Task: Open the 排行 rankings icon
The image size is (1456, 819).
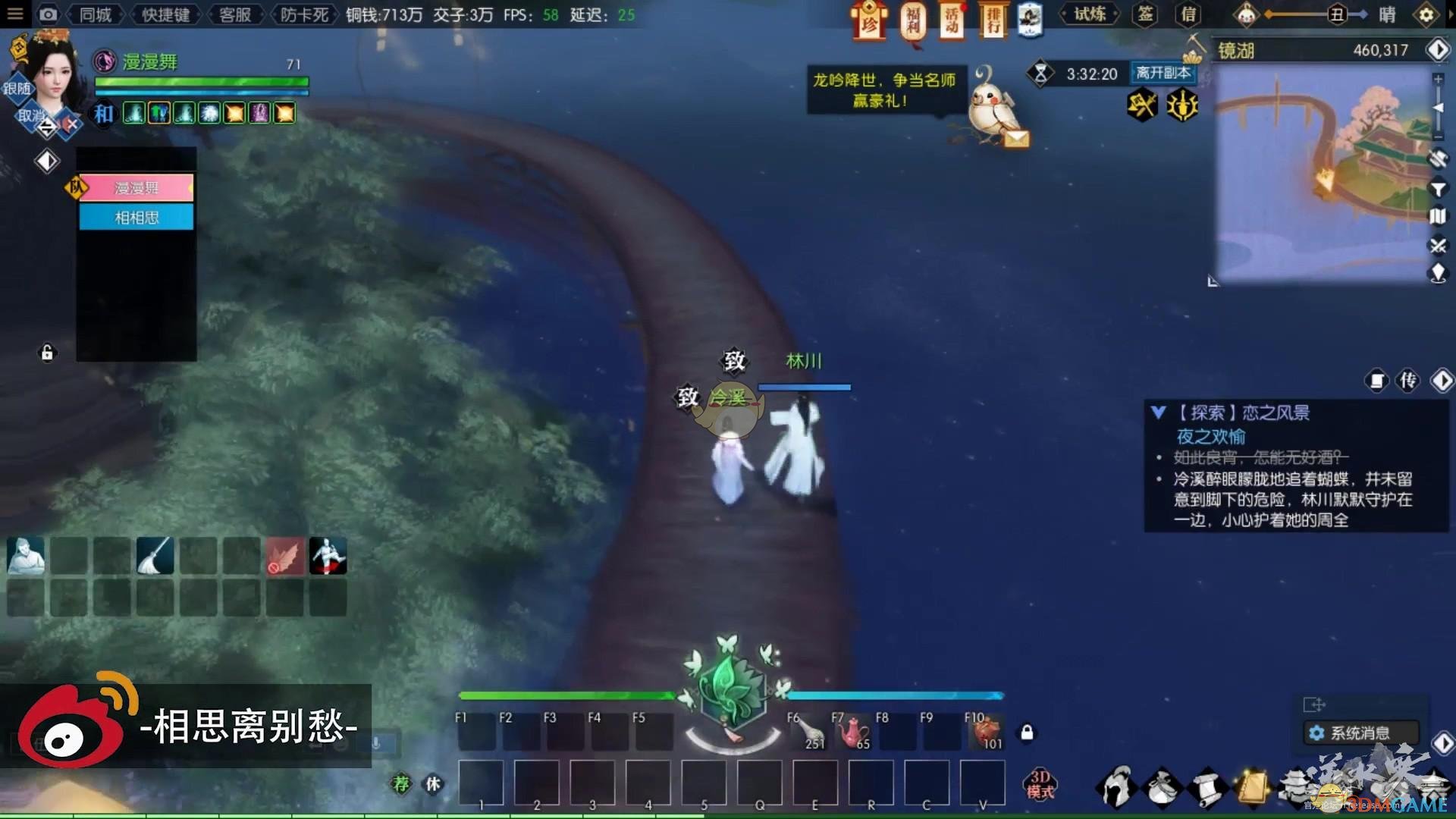Action: [x=993, y=20]
